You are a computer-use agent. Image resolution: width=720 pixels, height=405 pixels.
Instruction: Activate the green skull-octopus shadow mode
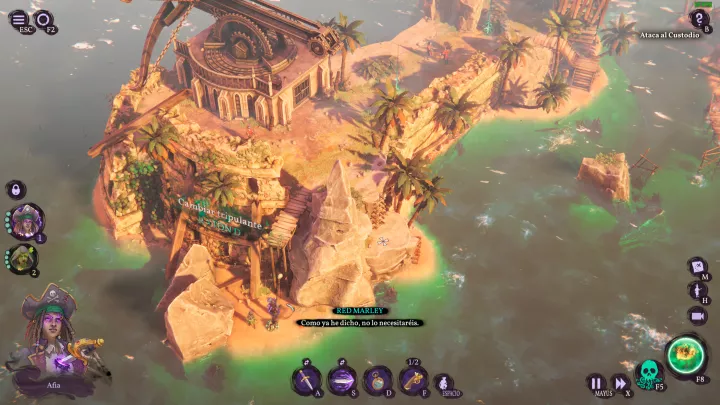pos(649,374)
